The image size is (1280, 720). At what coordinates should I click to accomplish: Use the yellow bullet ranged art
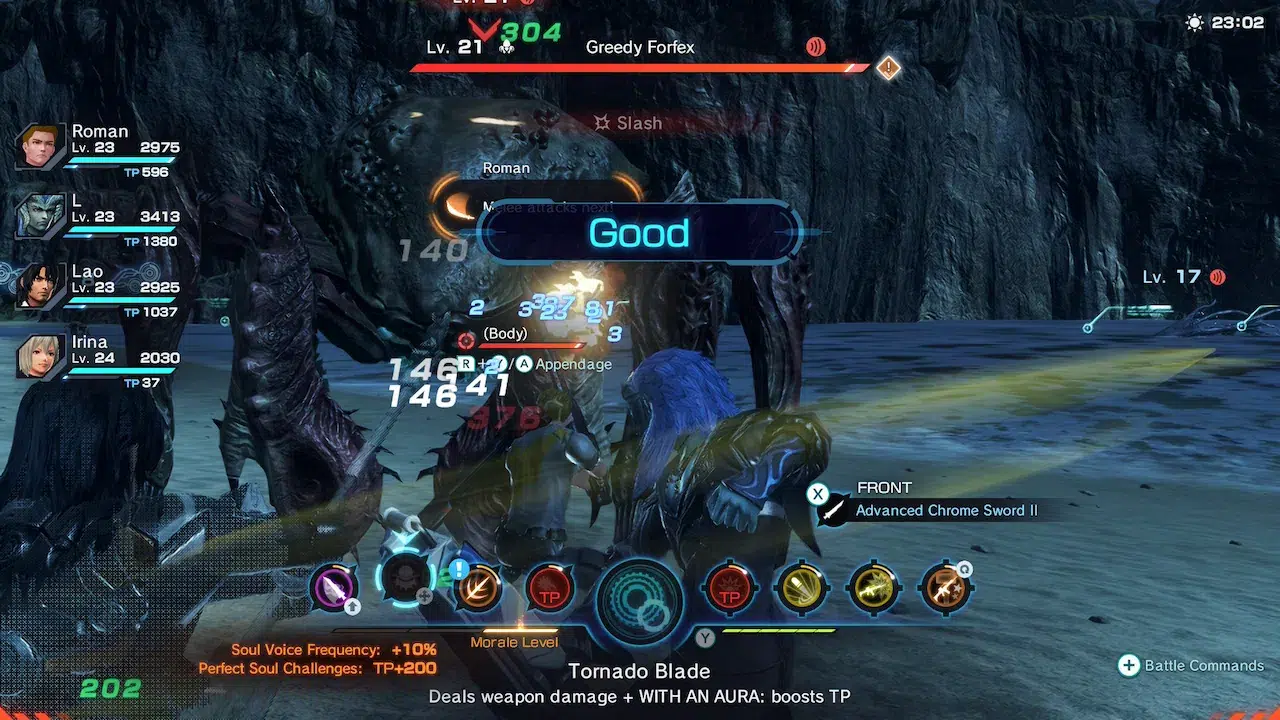pyautogui.click(x=801, y=588)
